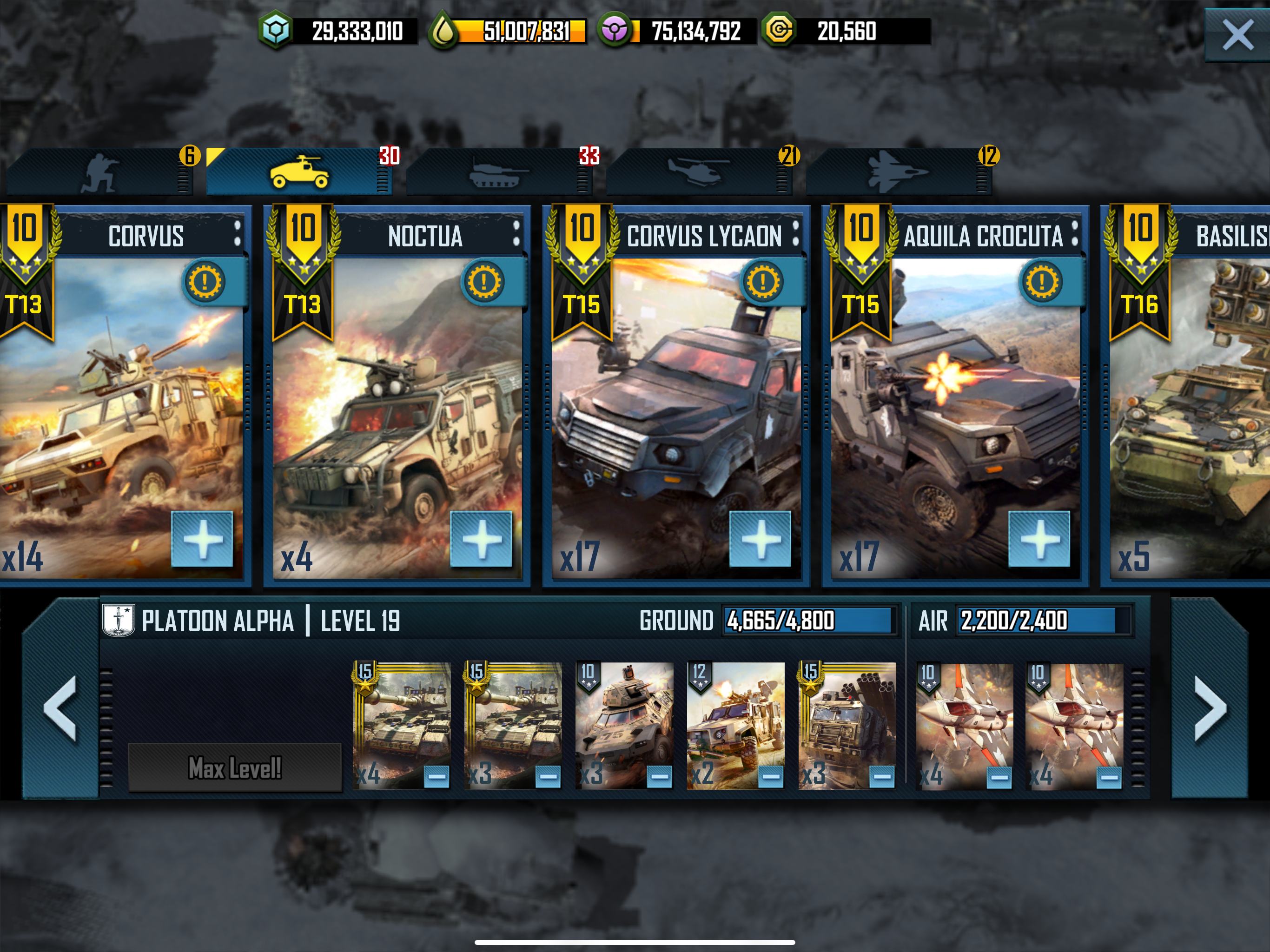This screenshot has height=952, width=1270.
Task: Go to the previous platoon with left arrow
Action: click(60, 707)
